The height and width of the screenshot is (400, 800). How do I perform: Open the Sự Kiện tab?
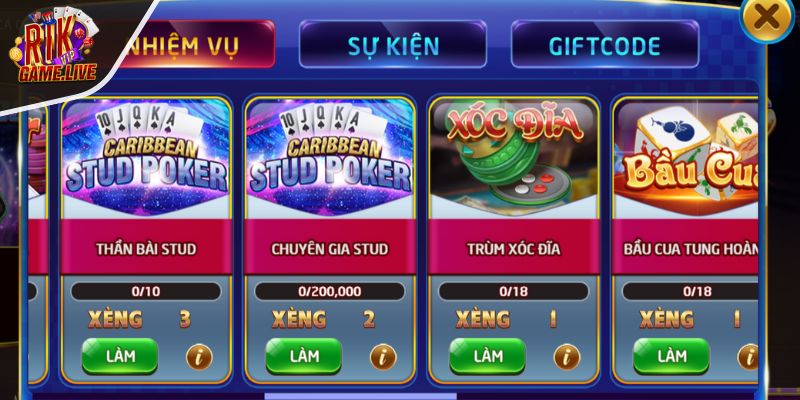click(392, 45)
